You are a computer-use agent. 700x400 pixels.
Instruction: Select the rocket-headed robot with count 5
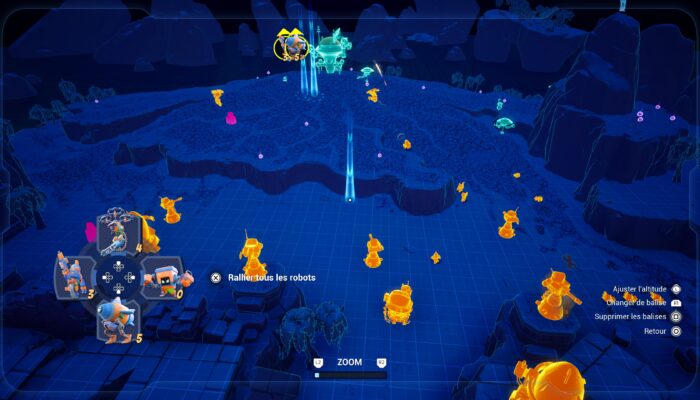pos(117,318)
